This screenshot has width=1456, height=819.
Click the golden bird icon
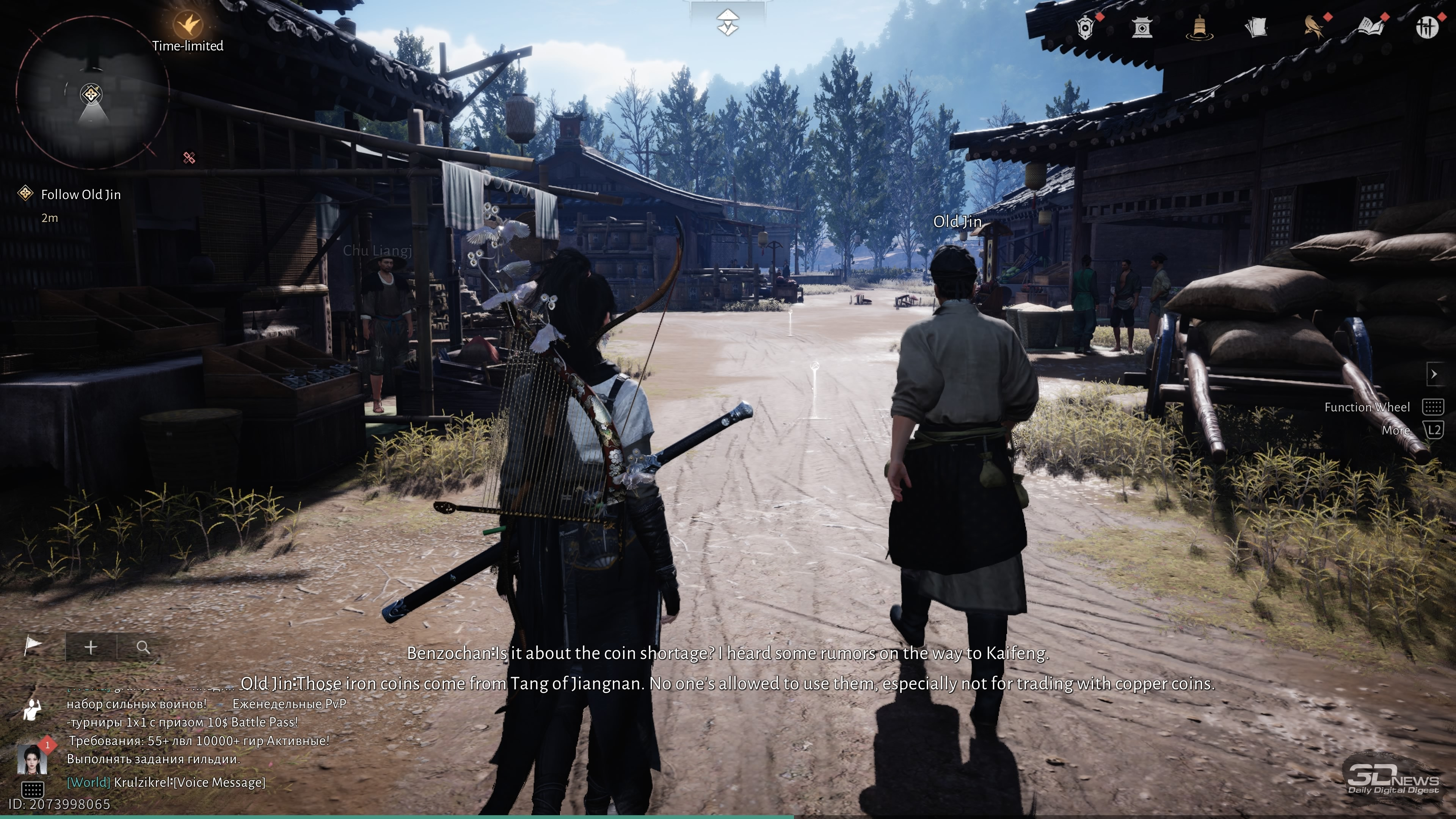pos(1313,27)
